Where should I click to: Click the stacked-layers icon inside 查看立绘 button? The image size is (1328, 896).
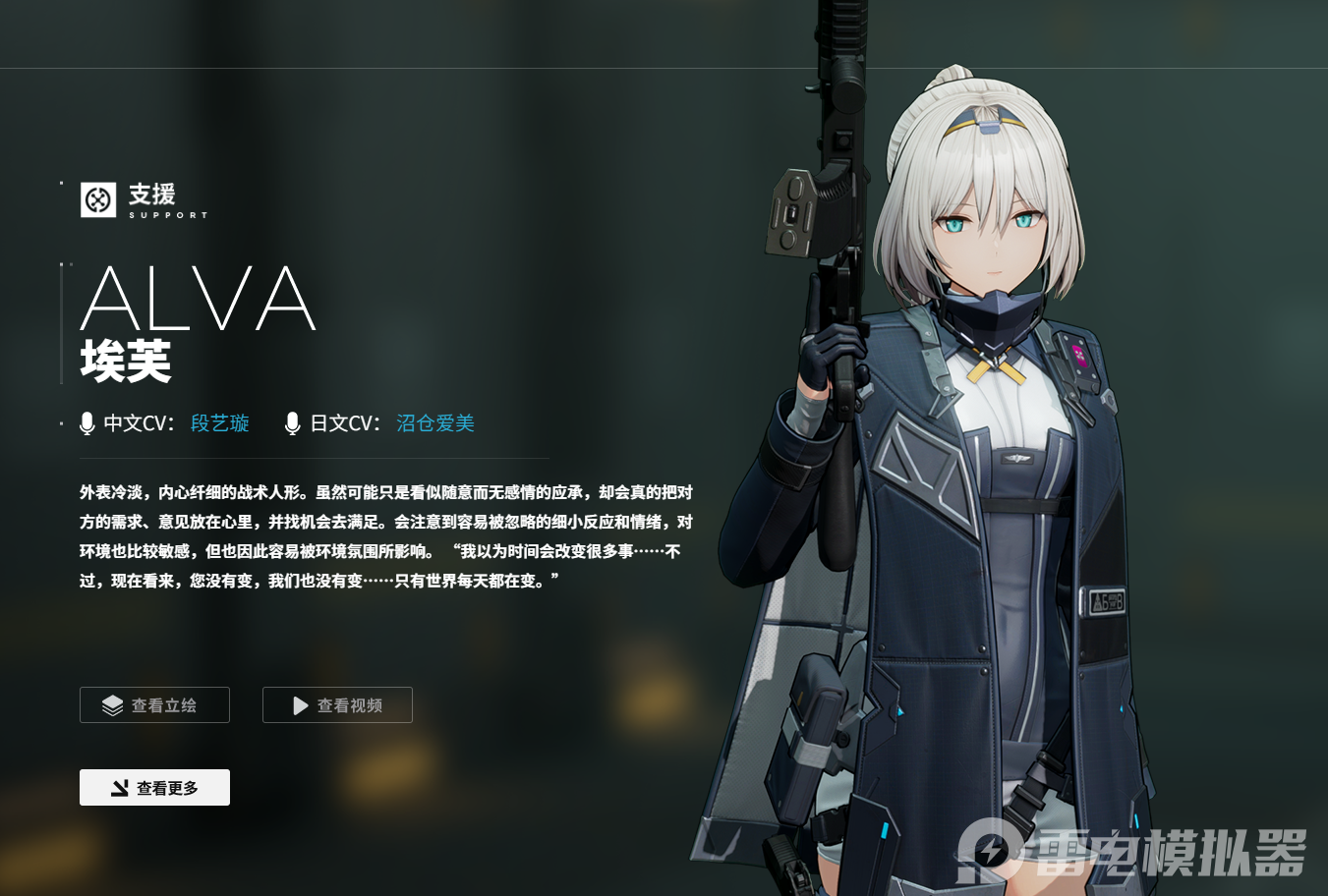112,704
